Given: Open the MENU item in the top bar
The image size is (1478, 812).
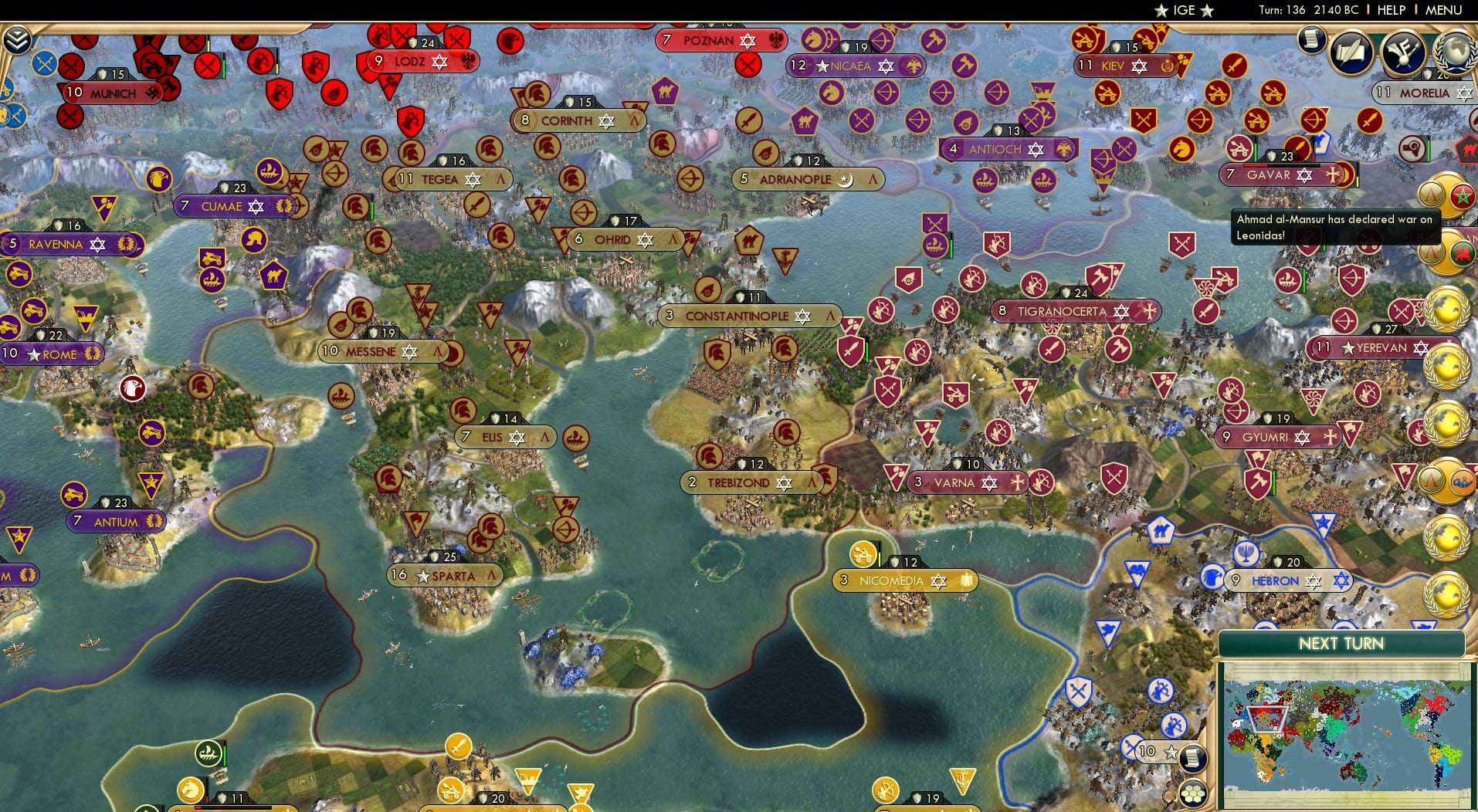Looking at the screenshot, I should 1443,10.
